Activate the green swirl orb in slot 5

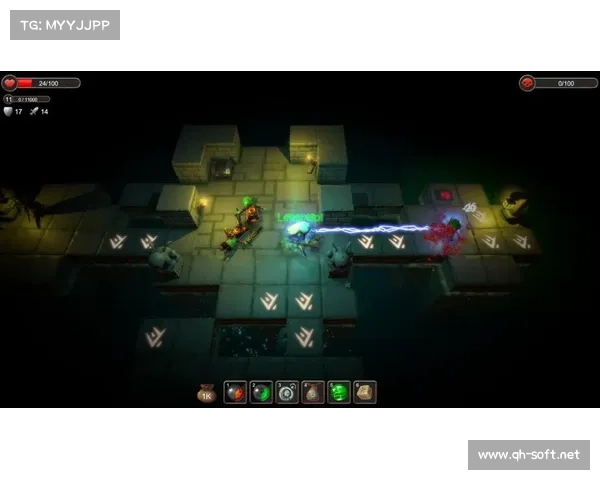339,393
